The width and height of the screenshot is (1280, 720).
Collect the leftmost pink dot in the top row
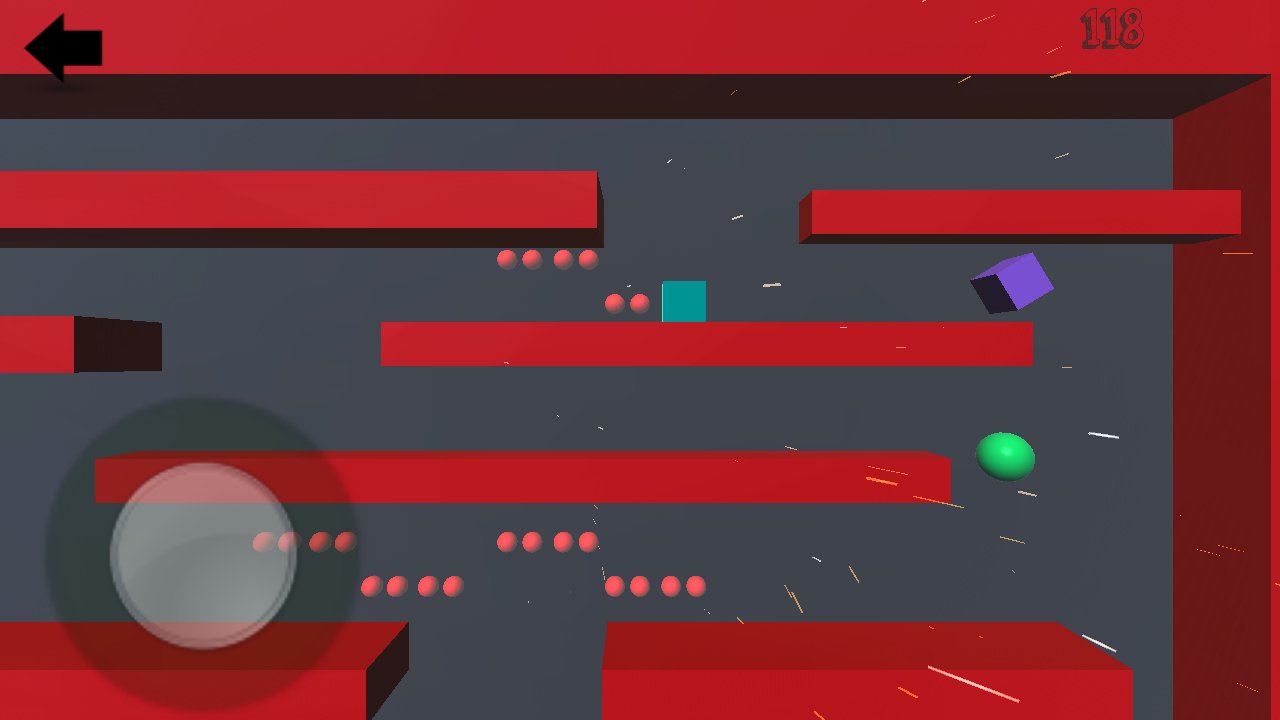pyautogui.click(x=505, y=258)
